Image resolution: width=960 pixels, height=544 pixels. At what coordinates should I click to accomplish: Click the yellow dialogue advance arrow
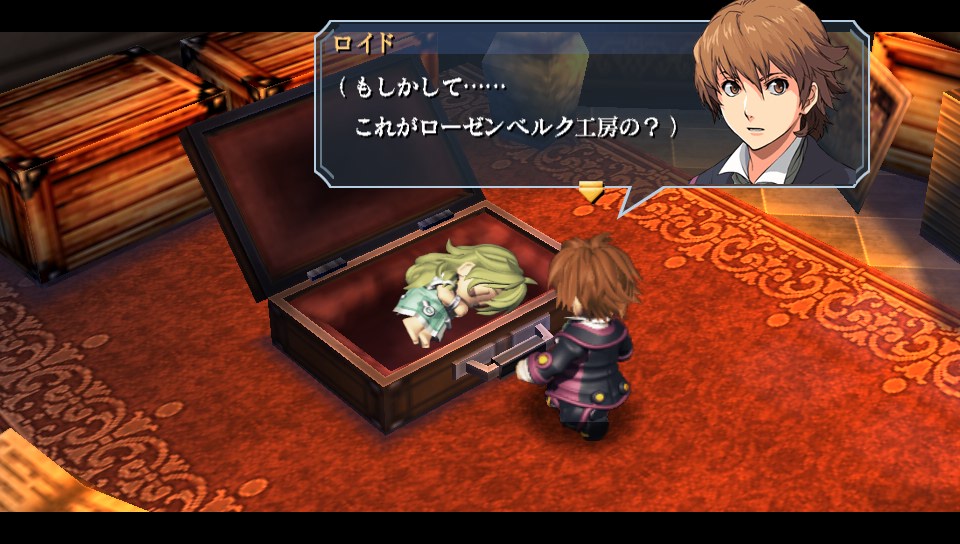click(591, 191)
